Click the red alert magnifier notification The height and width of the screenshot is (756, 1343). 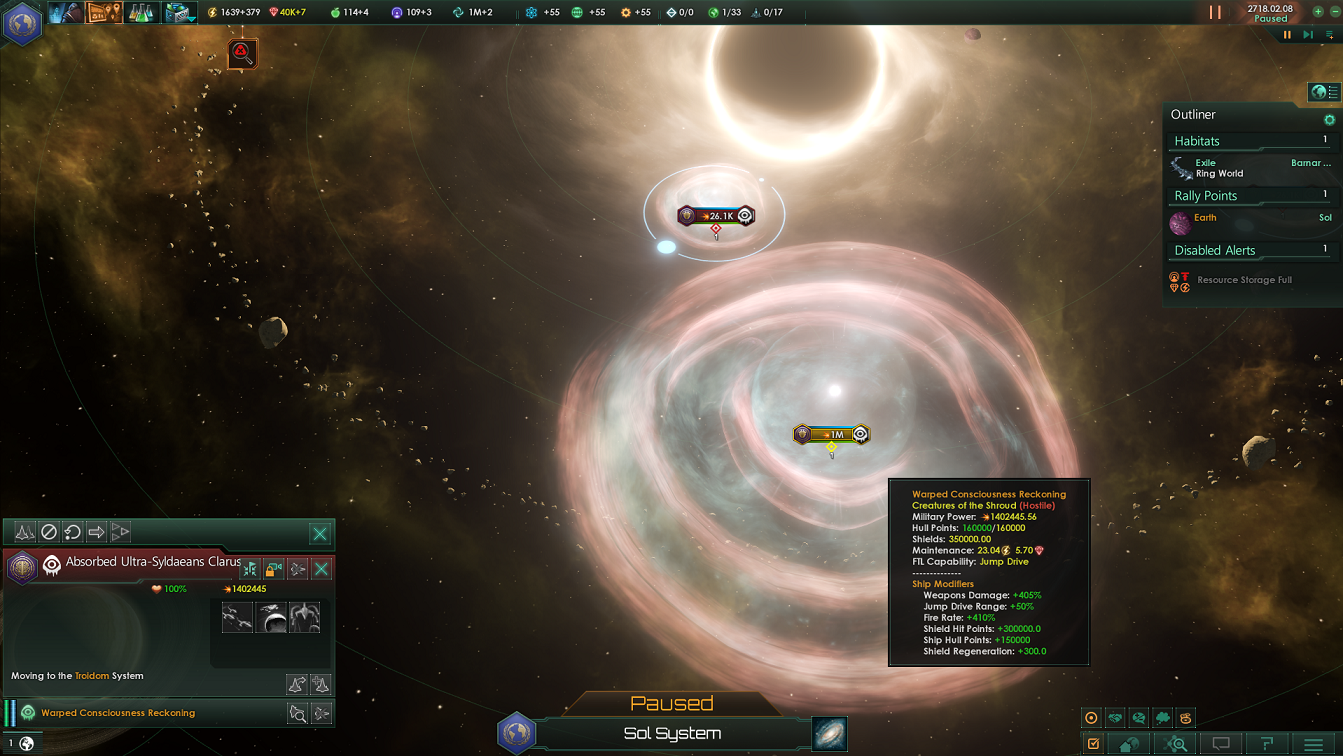pos(242,53)
